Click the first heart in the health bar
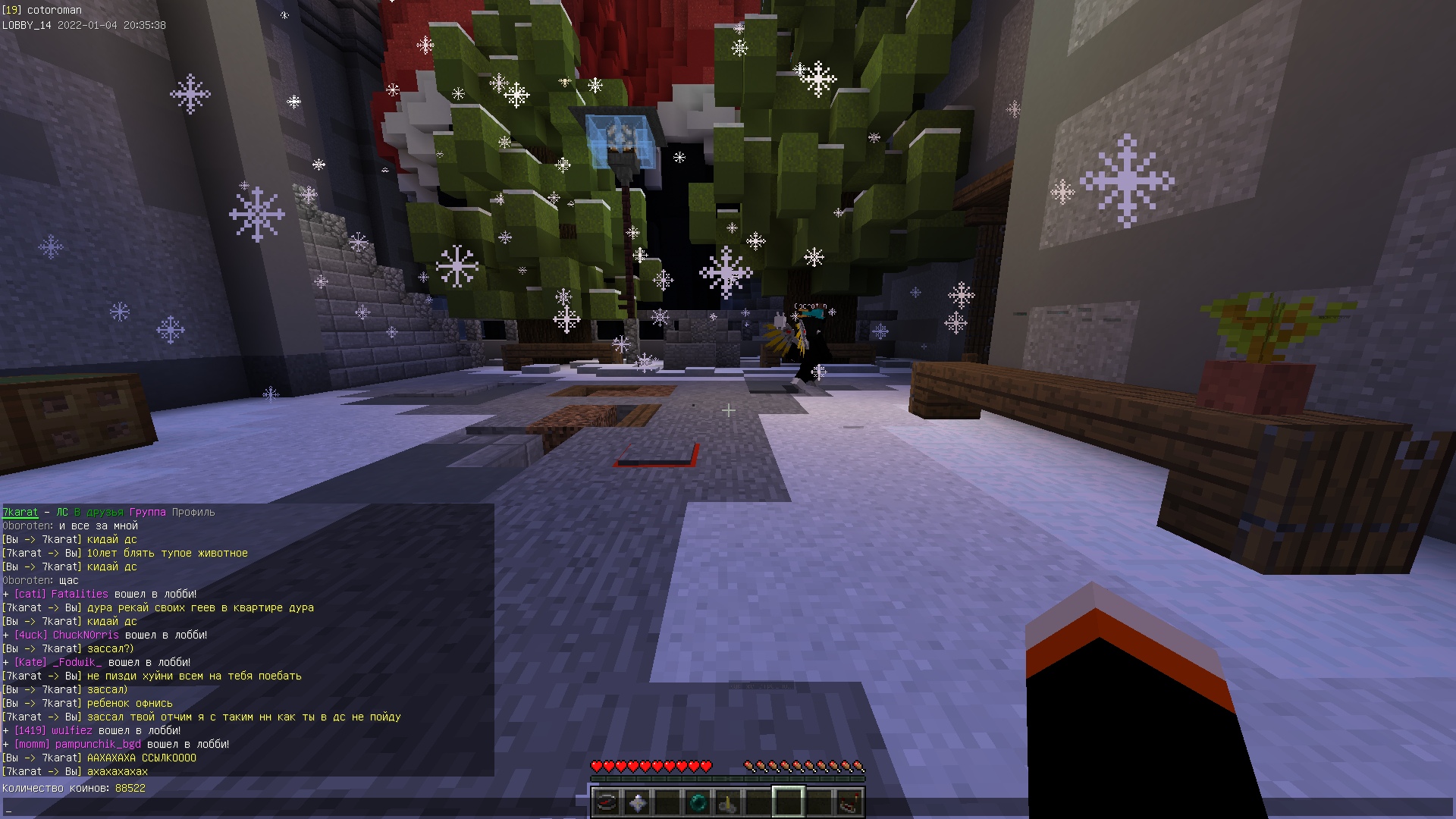Image resolution: width=1456 pixels, height=819 pixels. coord(598,765)
